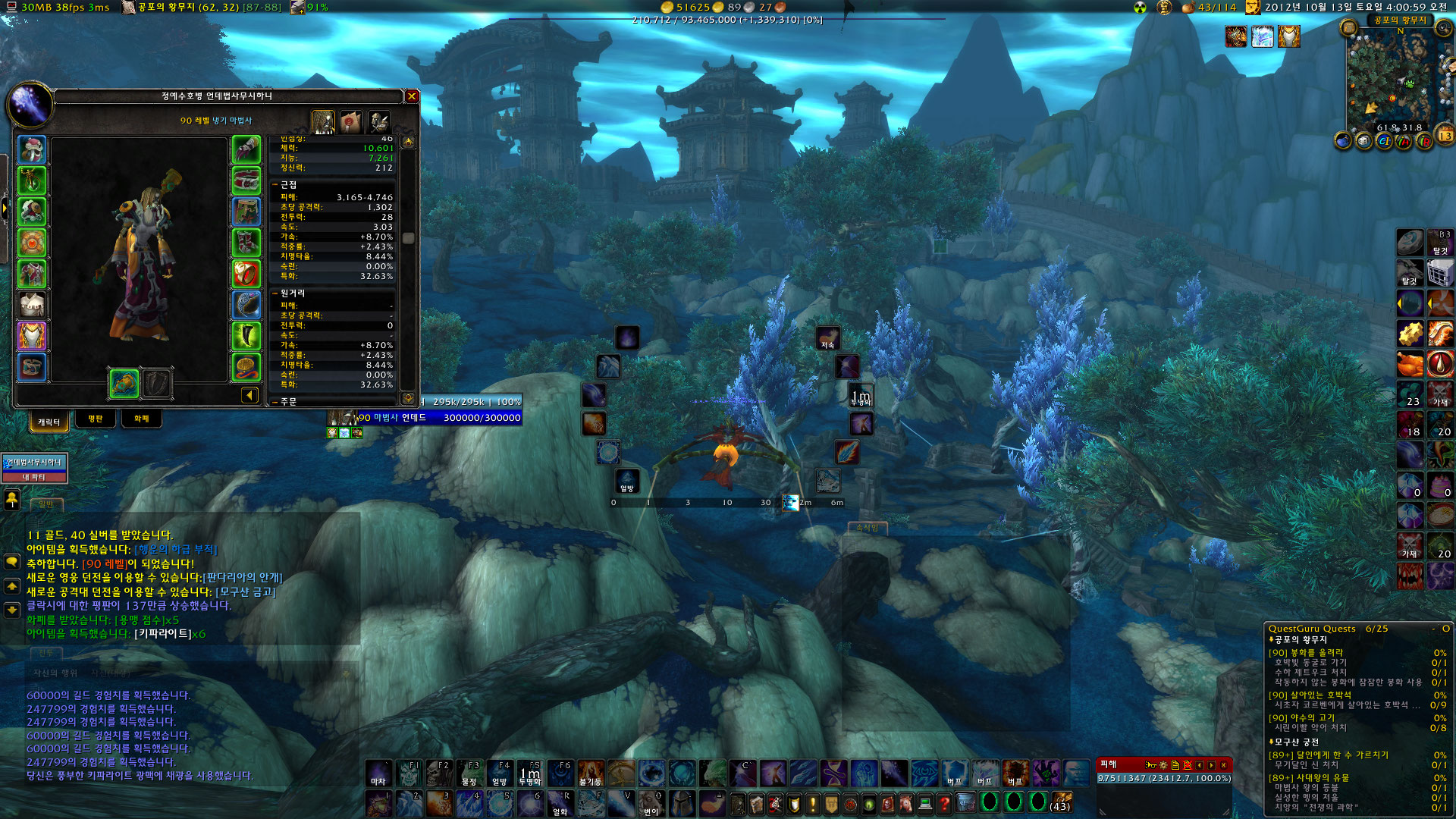Cast the 얼방 ice block ability
This screenshot has height=819, width=1456.
499,775
